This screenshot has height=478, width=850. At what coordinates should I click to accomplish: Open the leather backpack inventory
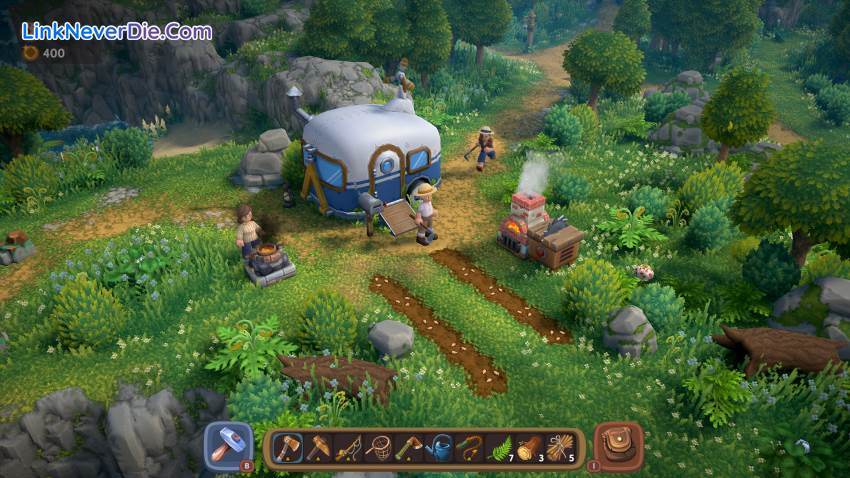tap(618, 446)
